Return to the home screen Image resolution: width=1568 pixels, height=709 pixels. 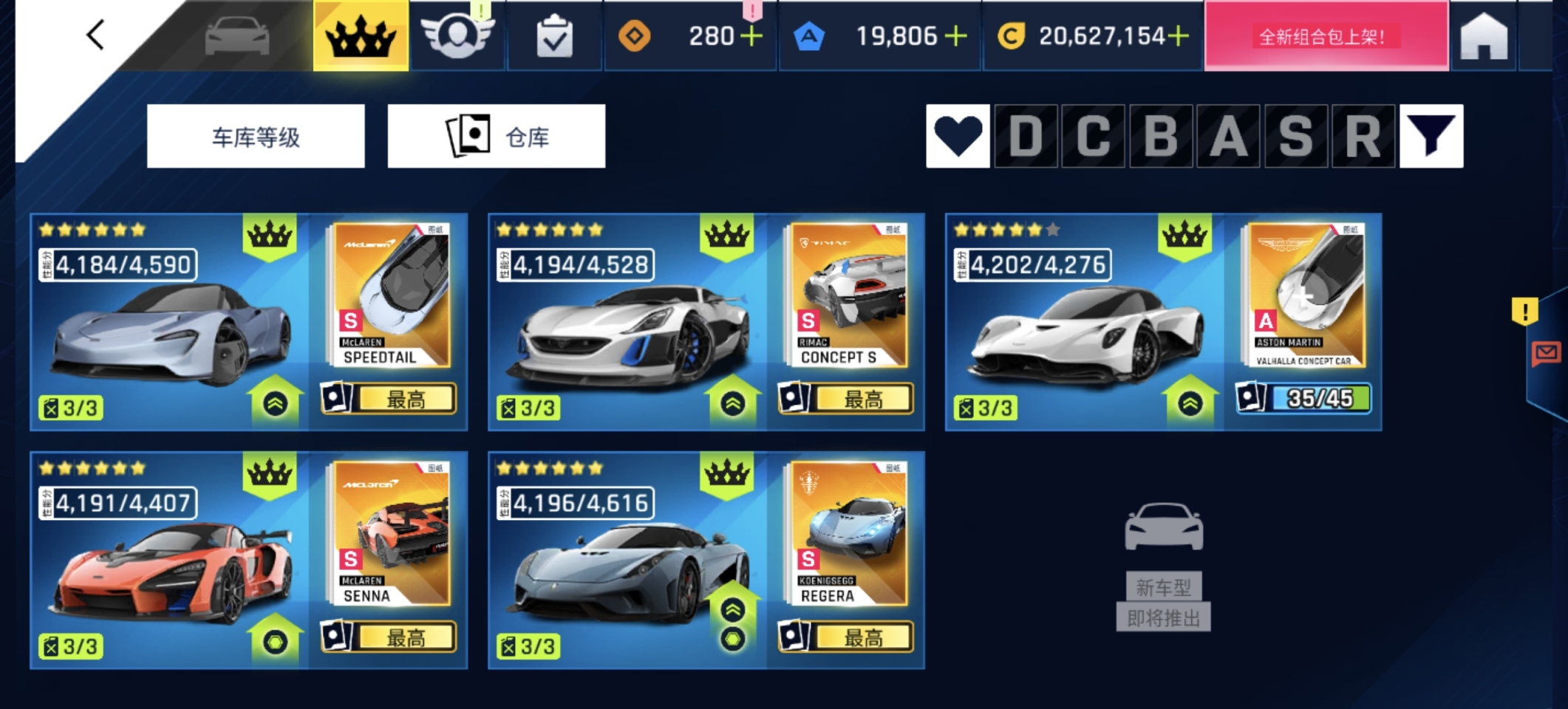click(x=1483, y=36)
